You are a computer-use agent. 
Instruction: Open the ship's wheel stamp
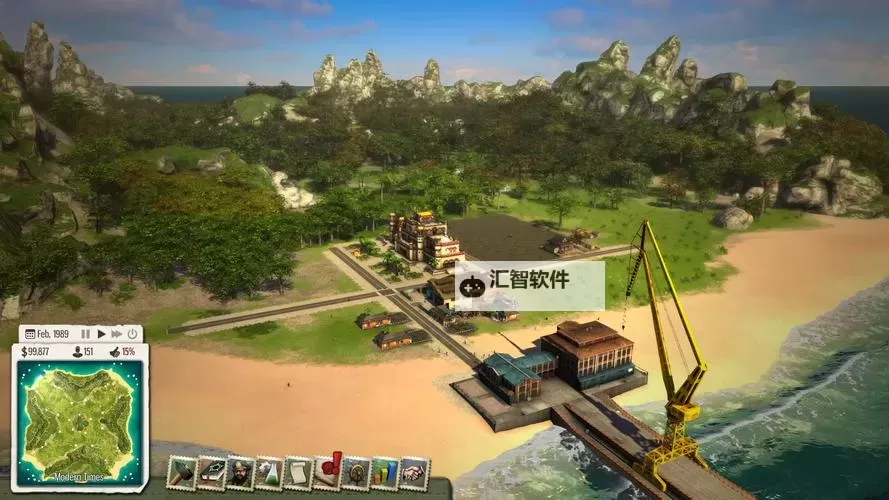[x=356, y=473]
